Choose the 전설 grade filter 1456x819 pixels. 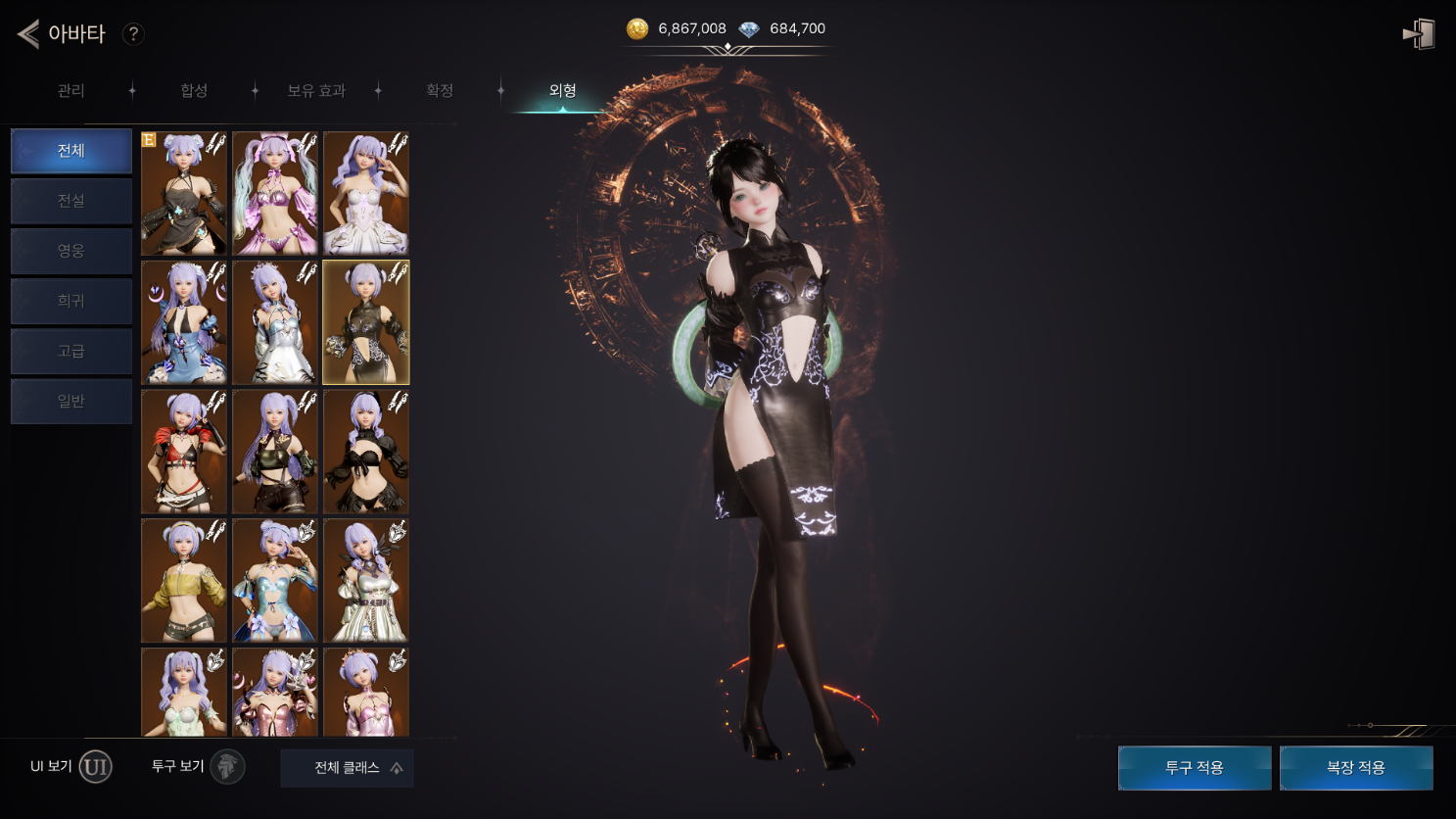click(x=71, y=201)
